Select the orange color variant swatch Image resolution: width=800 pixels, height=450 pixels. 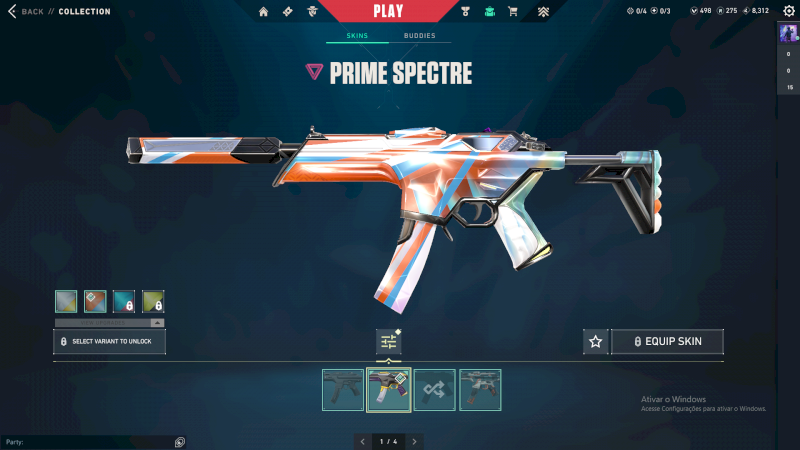[x=95, y=301]
